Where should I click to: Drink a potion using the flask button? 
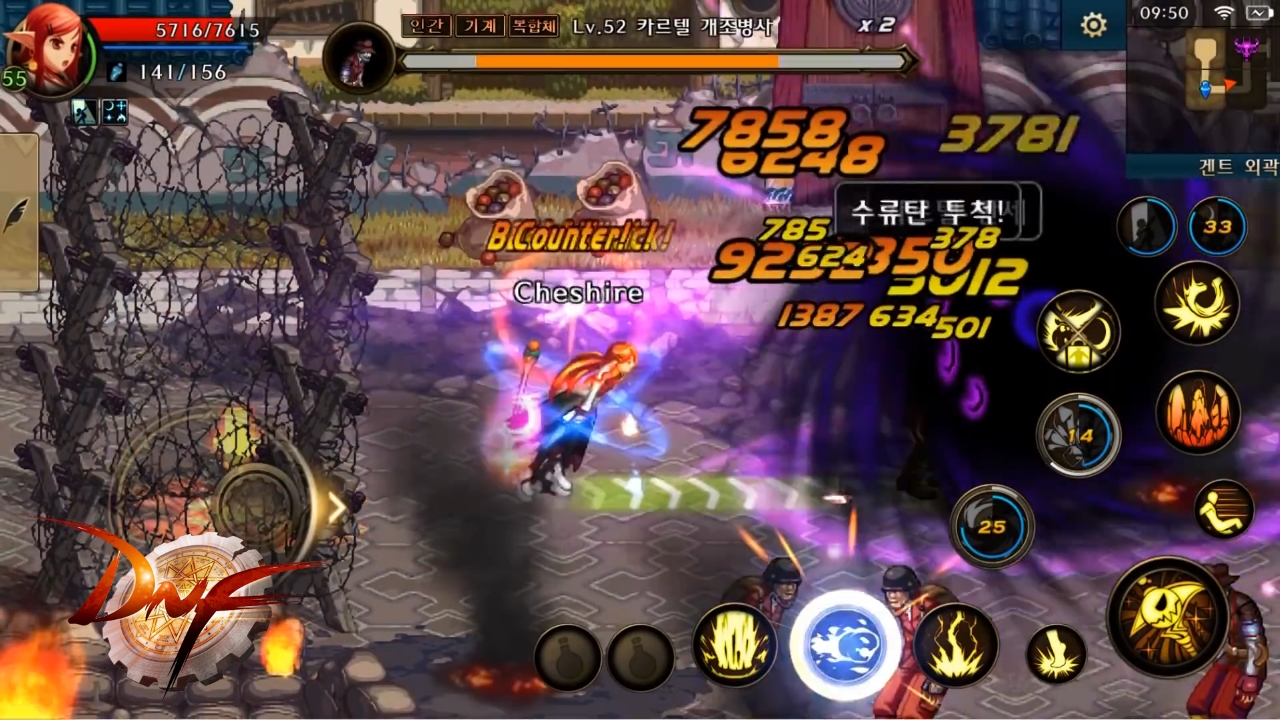568,658
